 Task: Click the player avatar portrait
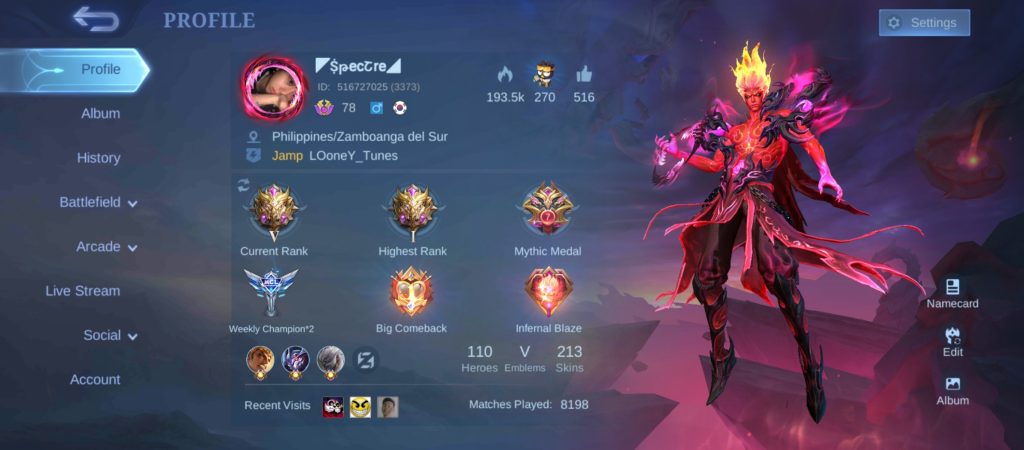273,88
